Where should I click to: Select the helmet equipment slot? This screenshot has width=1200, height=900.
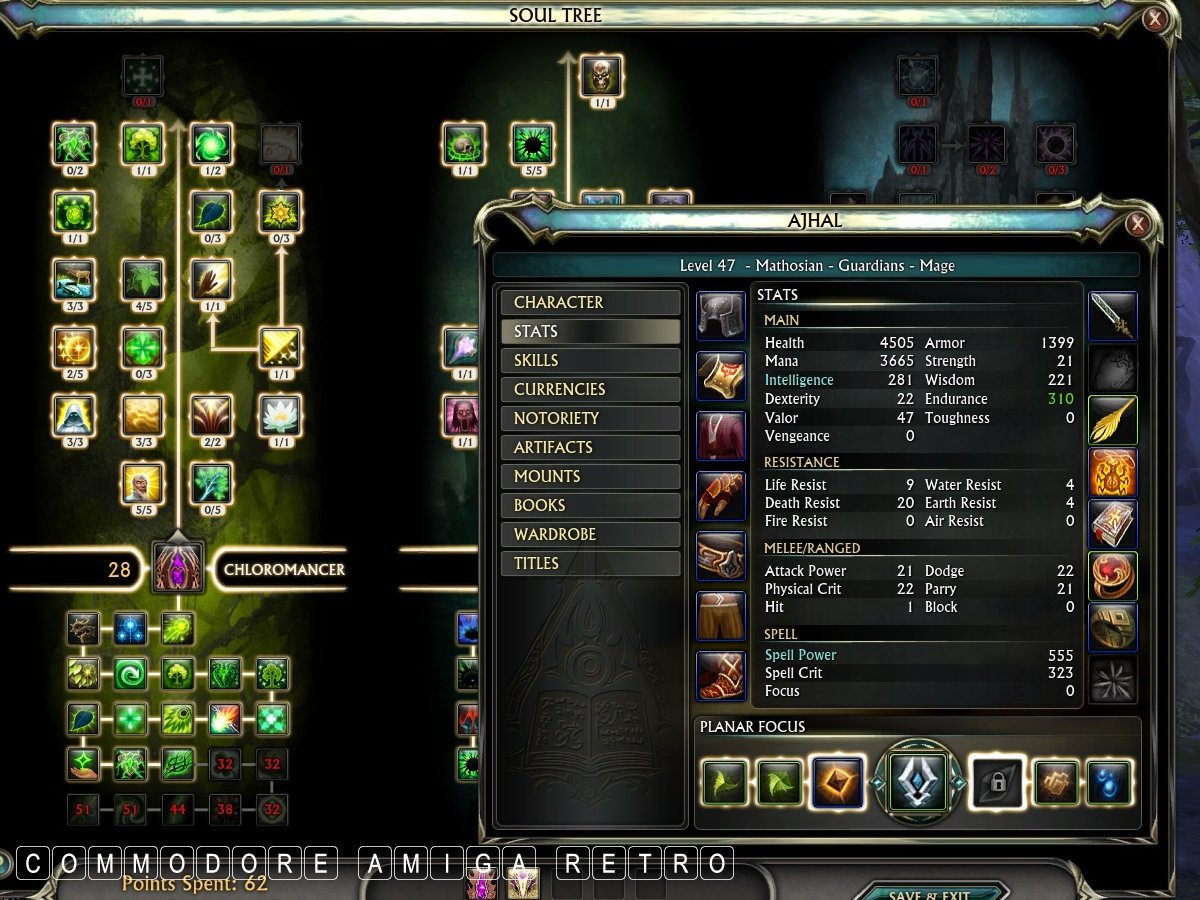pos(721,317)
